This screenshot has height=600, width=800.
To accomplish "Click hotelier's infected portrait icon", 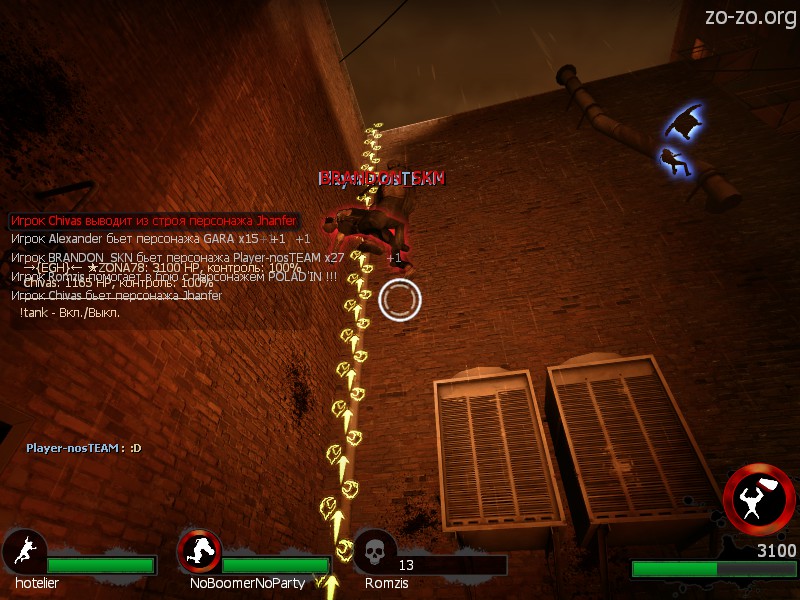I will tap(22, 551).
